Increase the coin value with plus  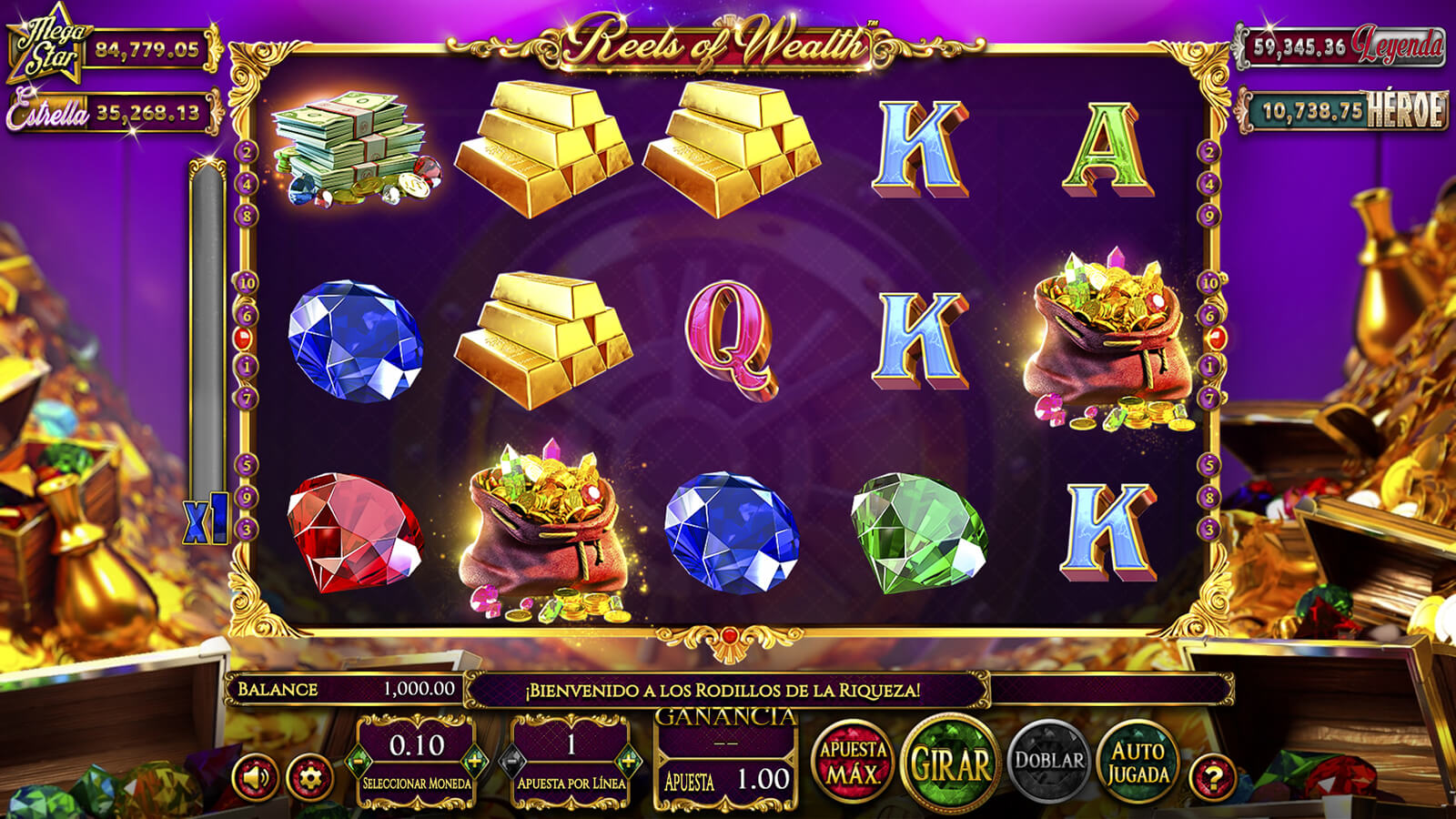473,760
